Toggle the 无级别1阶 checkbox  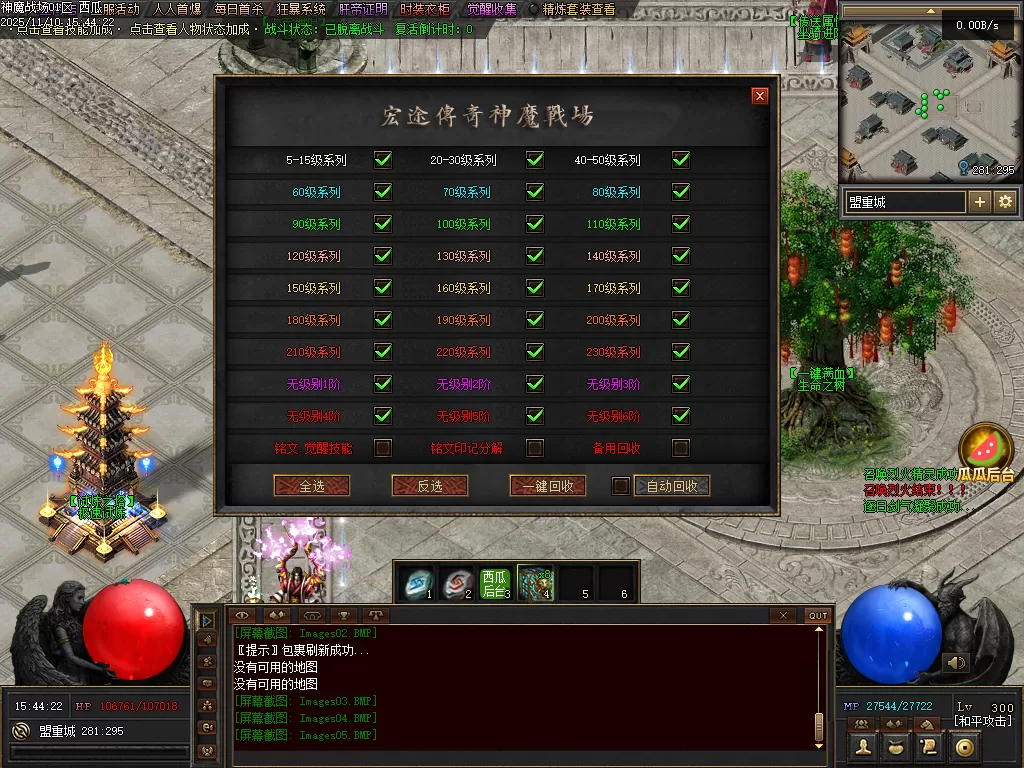click(382, 384)
